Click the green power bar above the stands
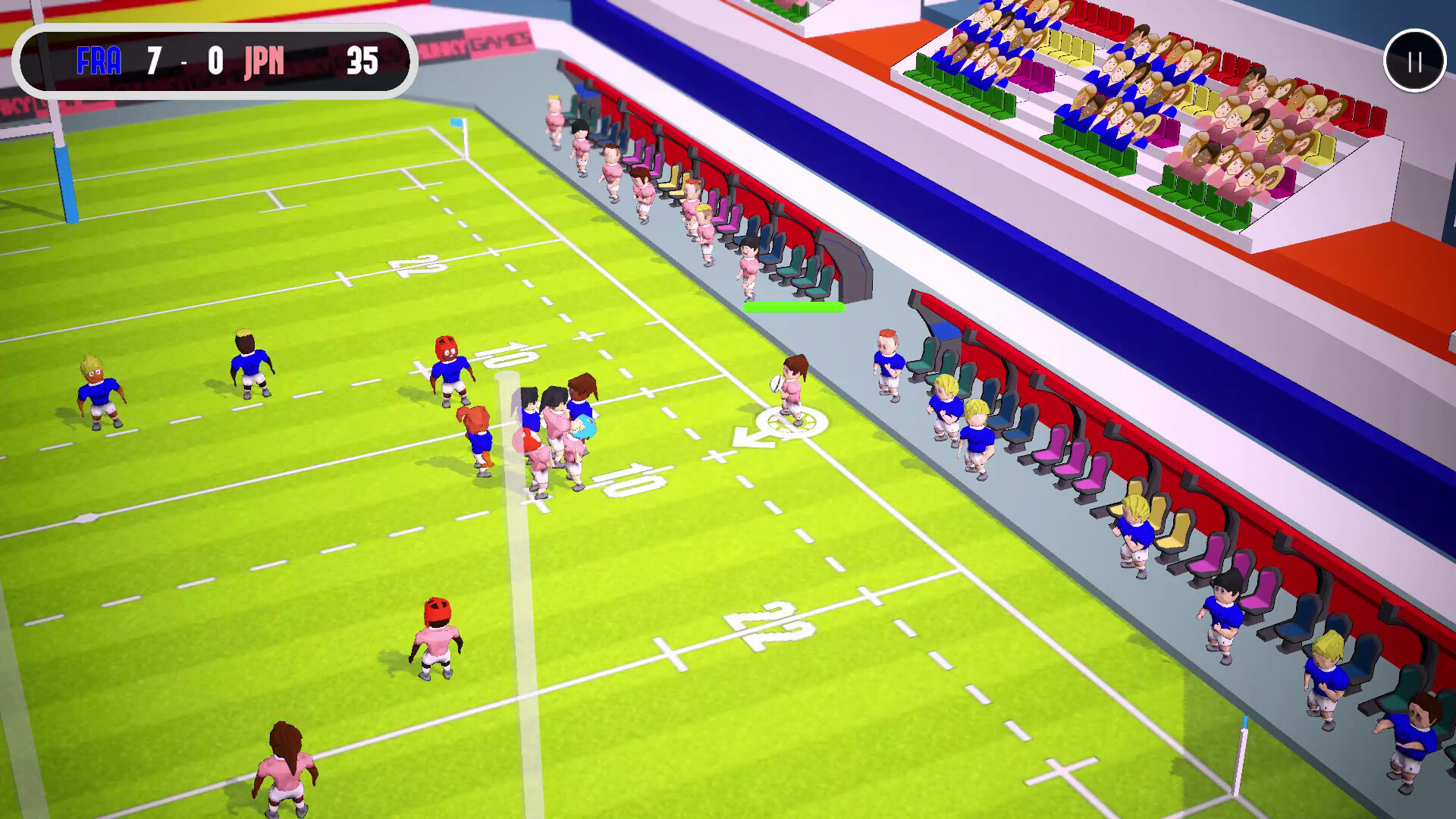 [795, 307]
